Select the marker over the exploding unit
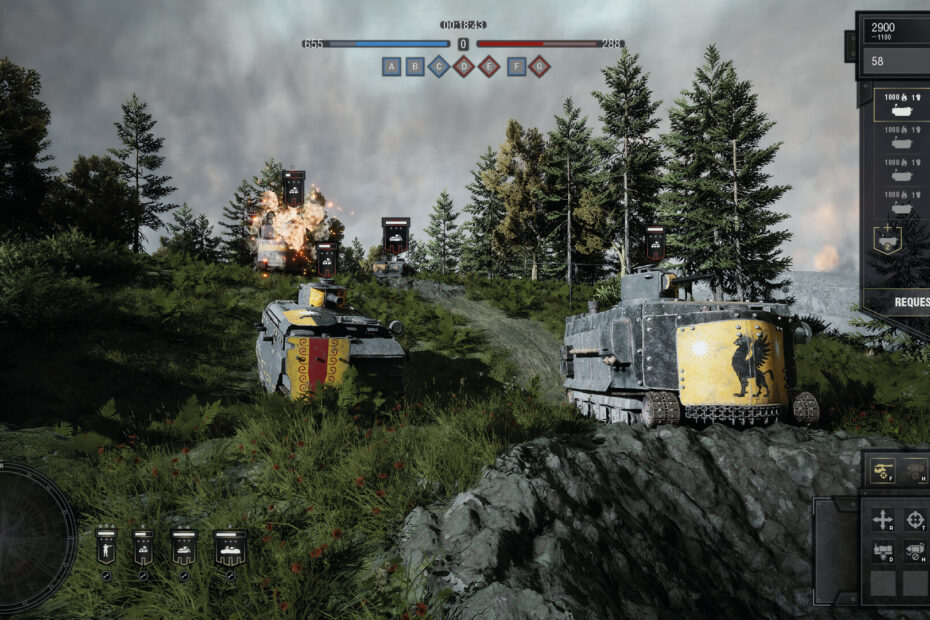Viewport: 930px width, 620px height. [293, 188]
